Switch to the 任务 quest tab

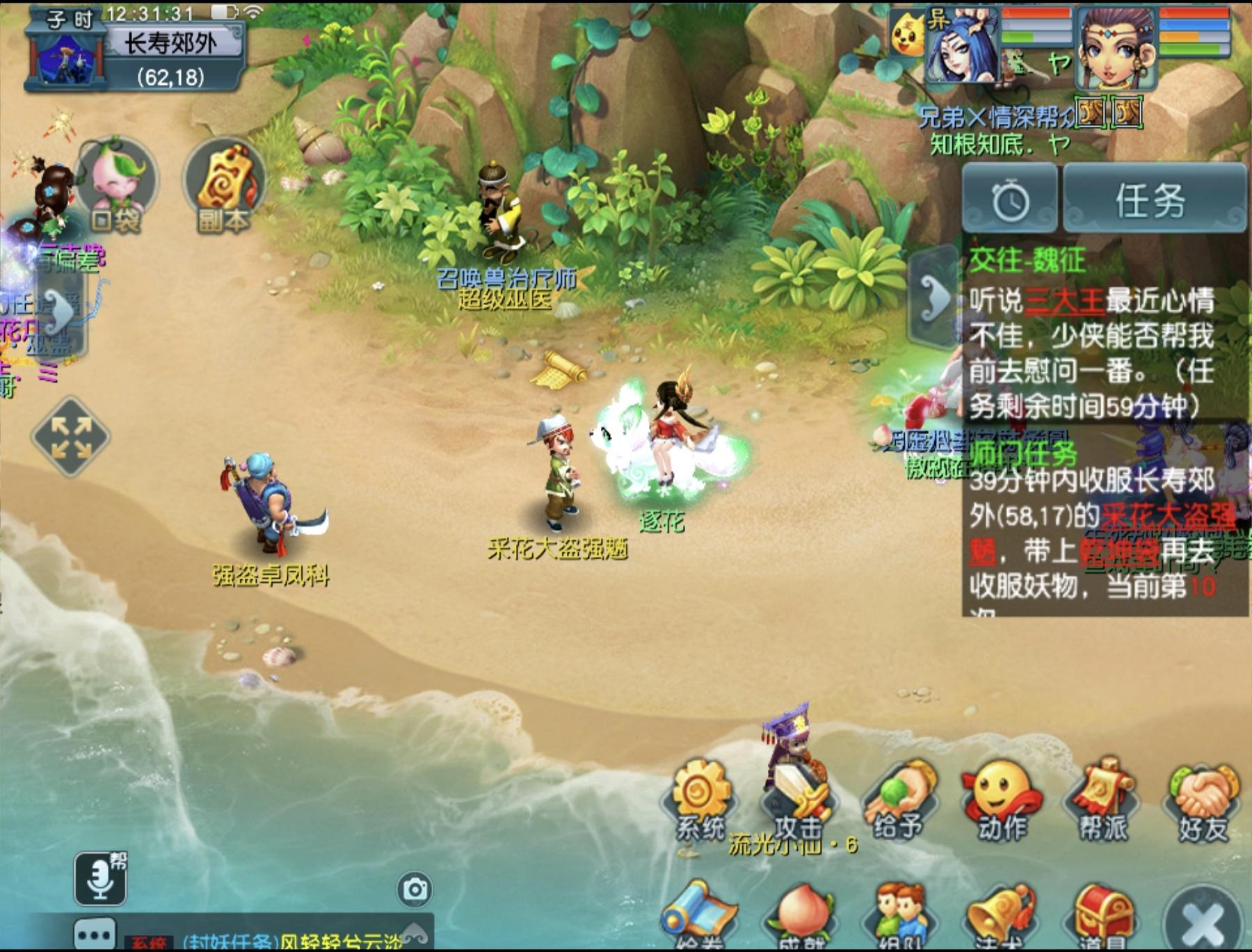pos(1153,200)
